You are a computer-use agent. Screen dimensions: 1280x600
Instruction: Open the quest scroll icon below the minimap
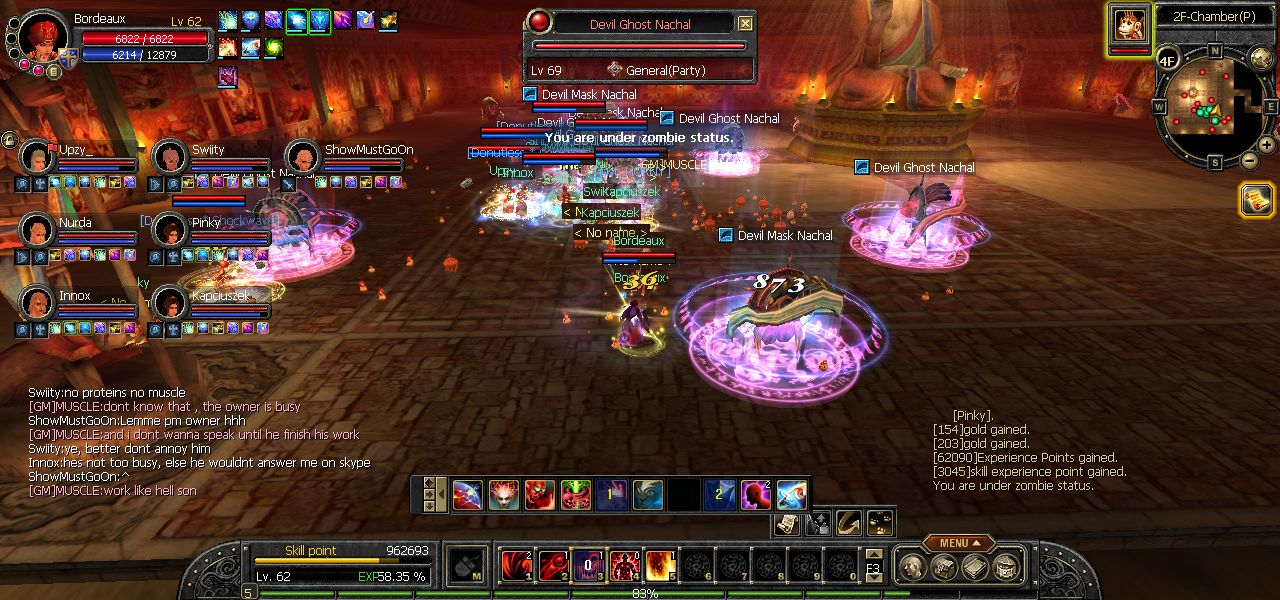(x=1256, y=200)
